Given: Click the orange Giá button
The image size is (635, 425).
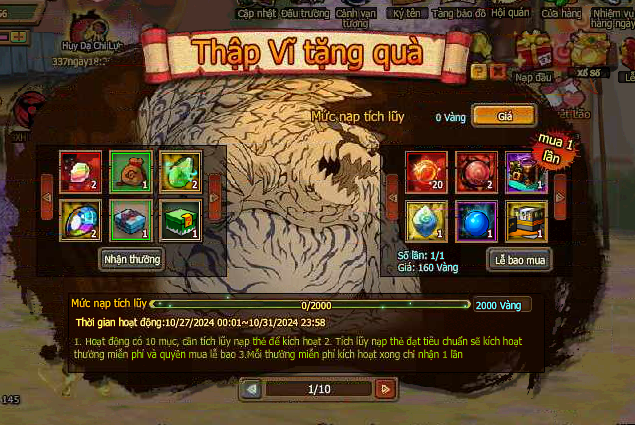Looking at the screenshot, I should (503, 116).
